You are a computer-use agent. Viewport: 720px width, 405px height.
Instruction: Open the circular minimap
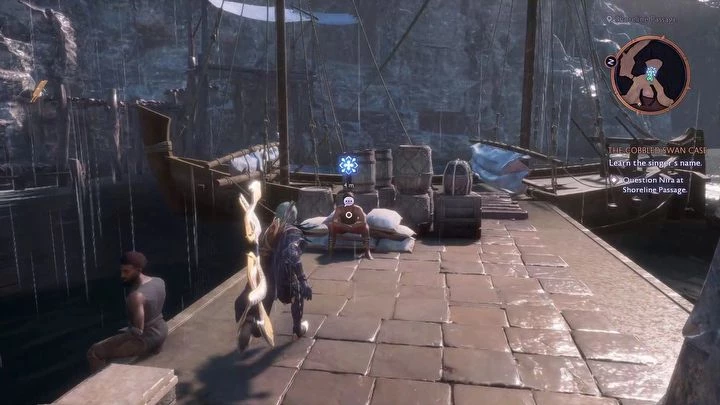pyautogui.click(x=650, y=75)
